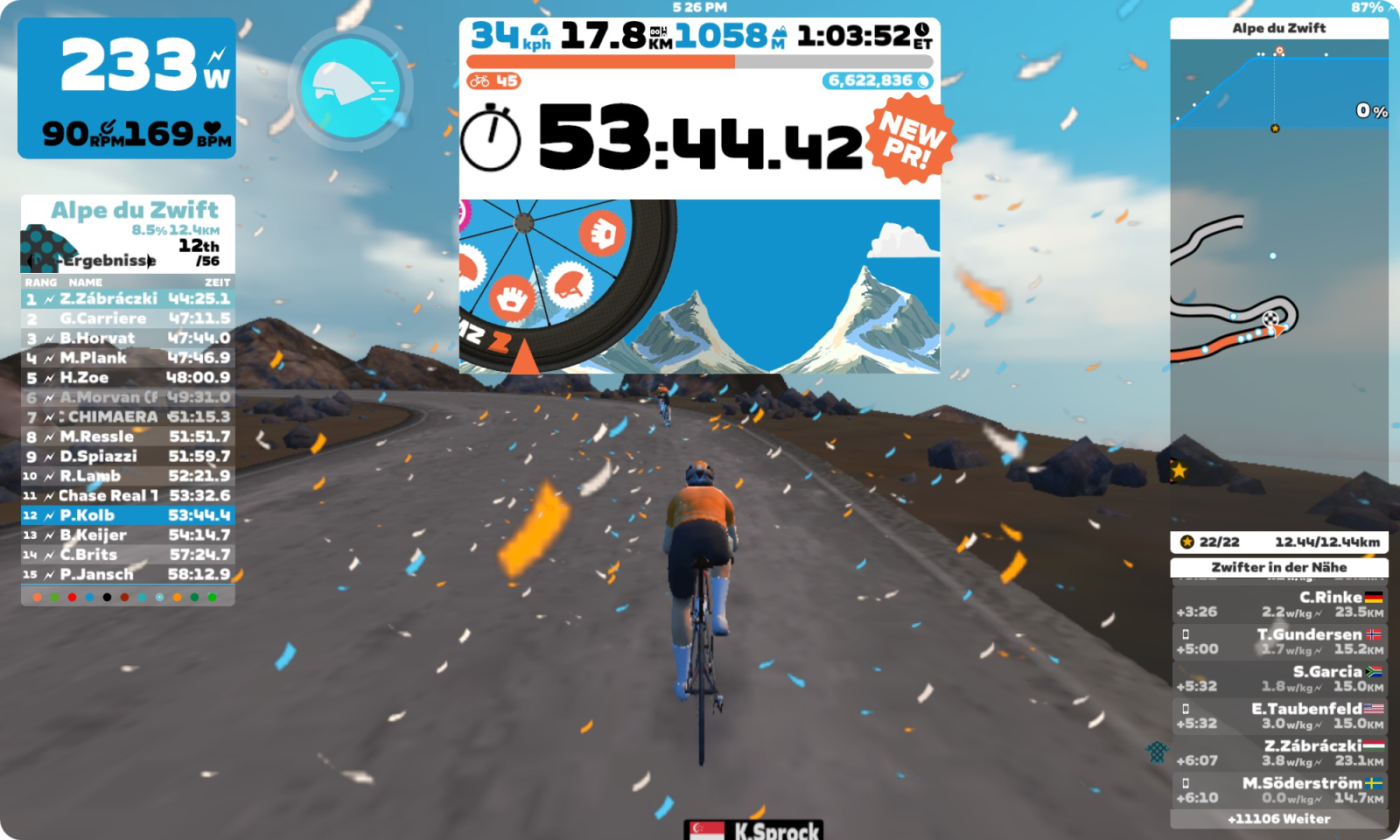Select Z.Zábráczki in the leaderboard
The width and height of the screenshot is (1400, 840).
click(128, 299)
